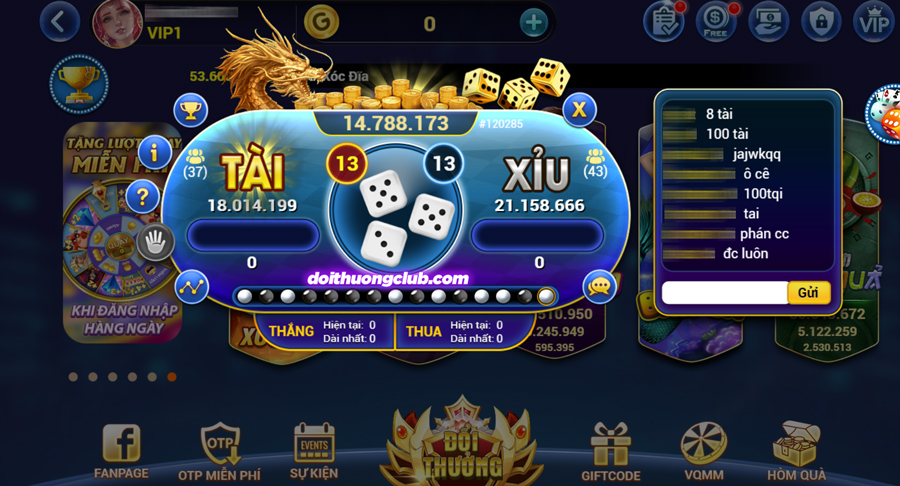
Task: Open the VIP badge menu
Action: click(x=873, y=21)
